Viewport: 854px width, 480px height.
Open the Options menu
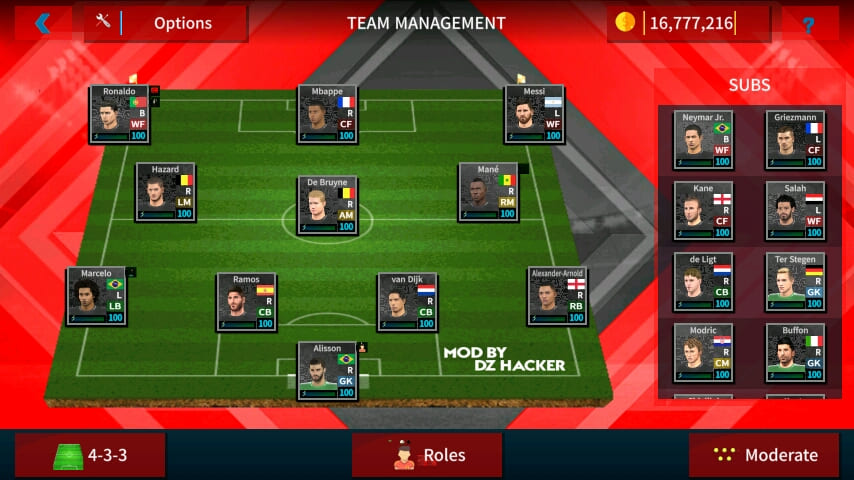coord(167,23)
